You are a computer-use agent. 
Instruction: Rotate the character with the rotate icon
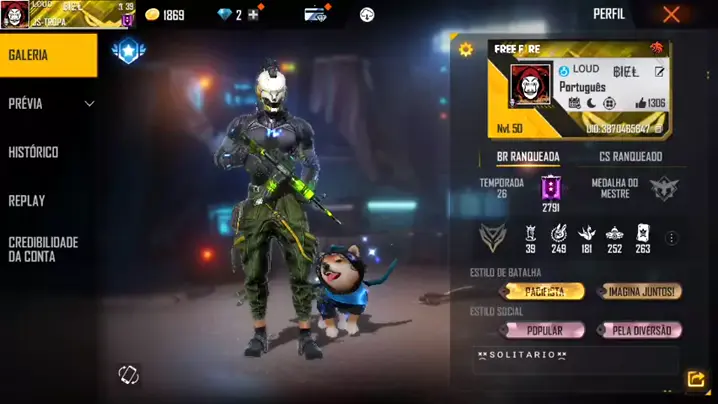coord(128,375)
